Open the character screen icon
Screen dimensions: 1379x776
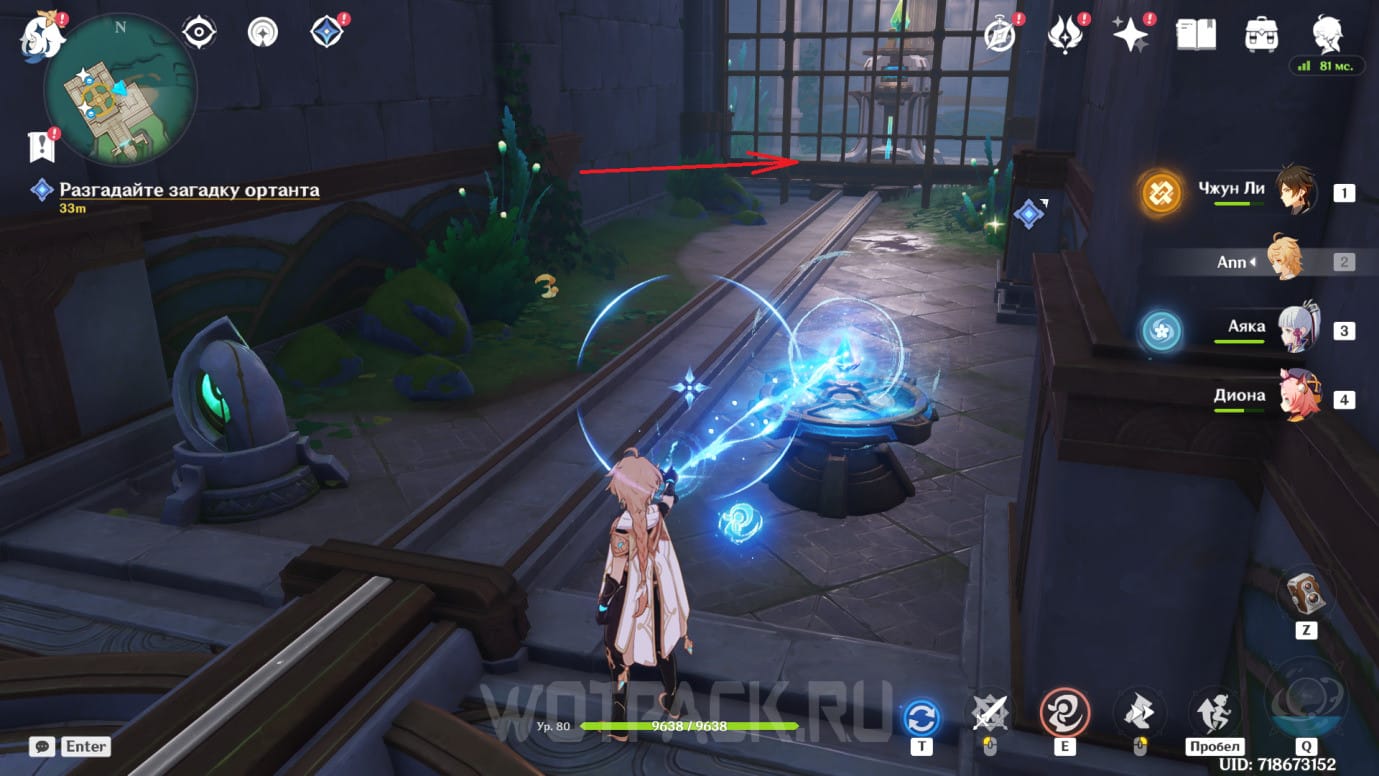point(1327,33)
